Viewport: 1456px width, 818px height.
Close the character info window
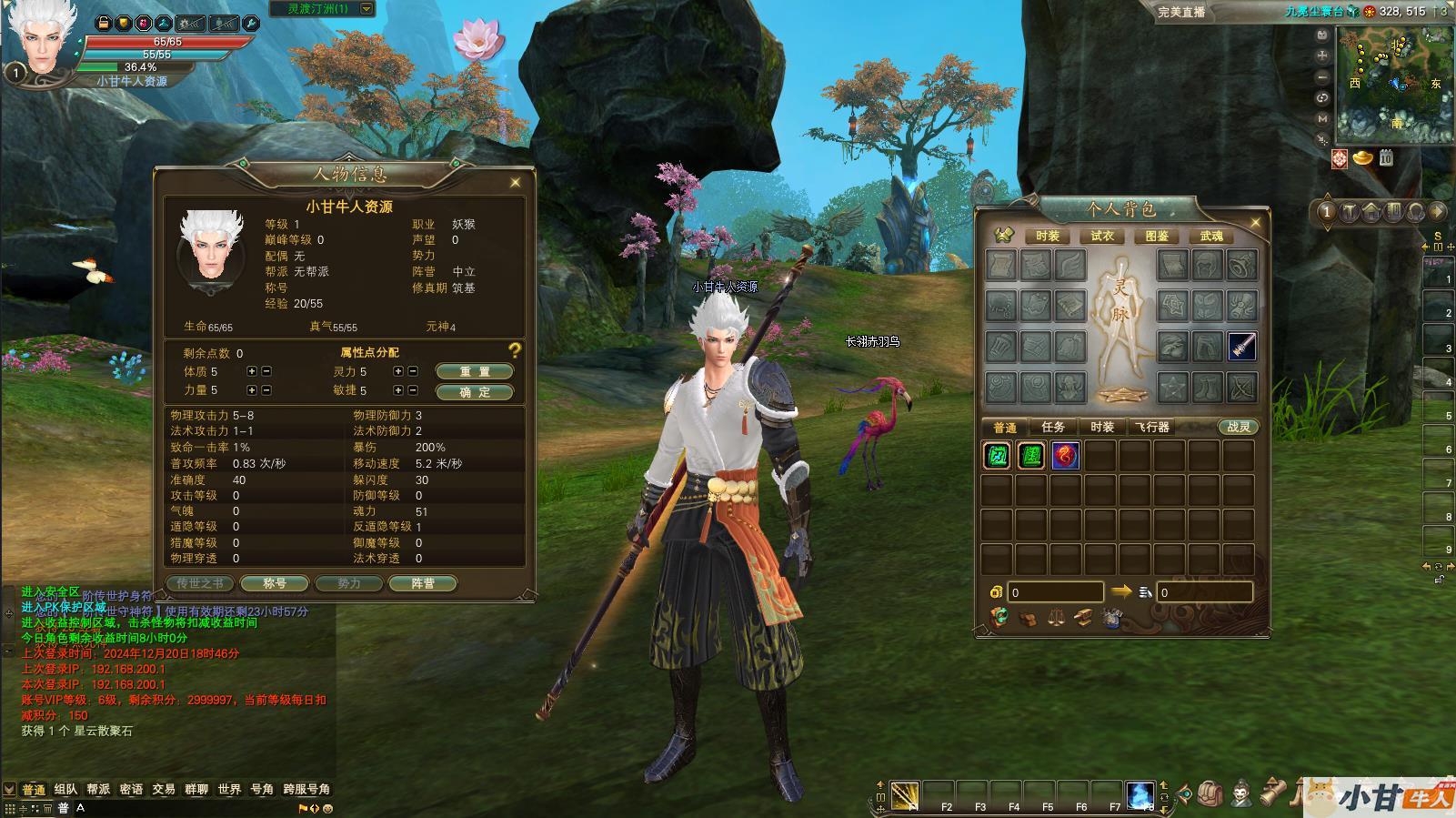point(516,182)
